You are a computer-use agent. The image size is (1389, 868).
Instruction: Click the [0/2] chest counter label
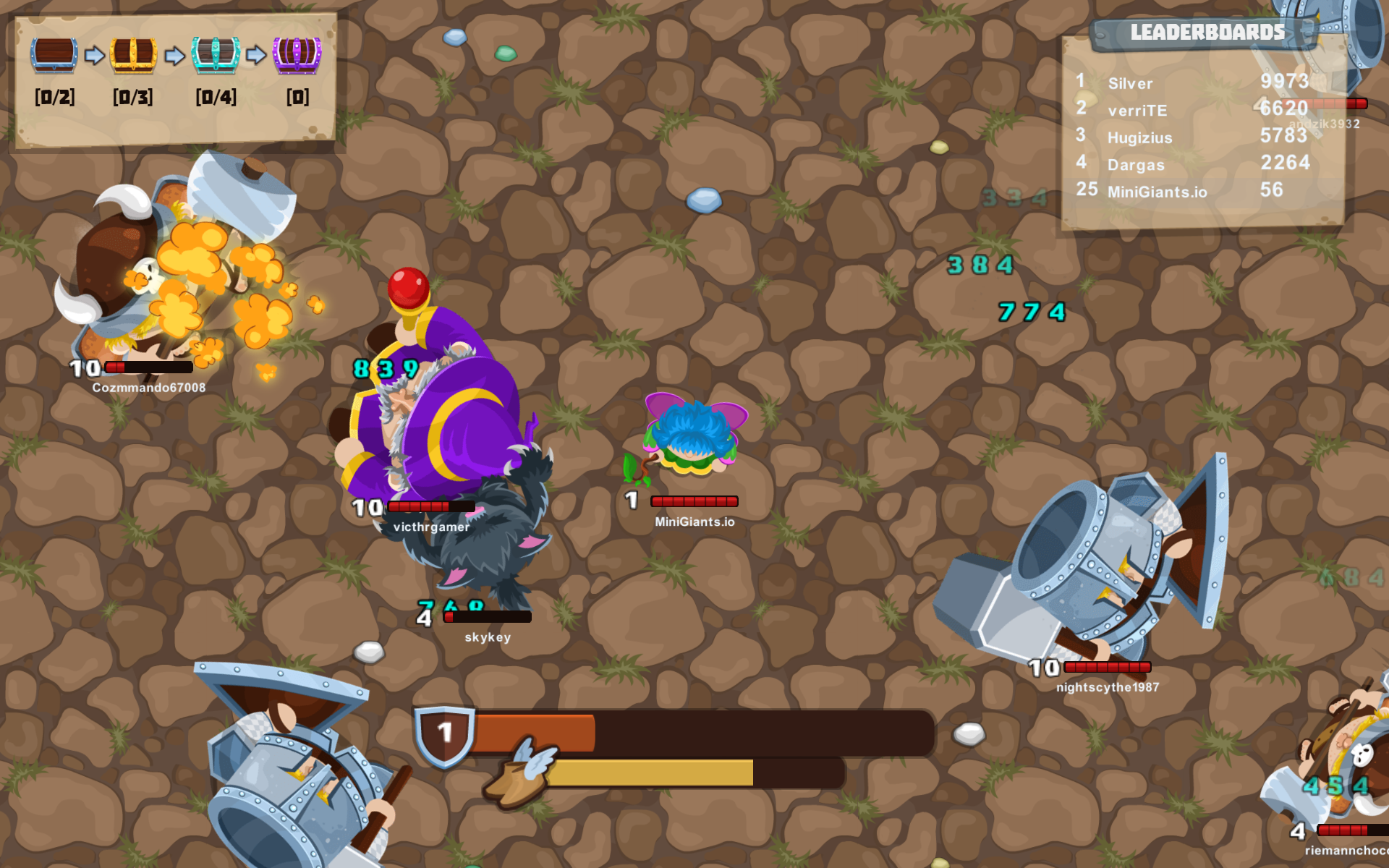click(x=54, y=96)
